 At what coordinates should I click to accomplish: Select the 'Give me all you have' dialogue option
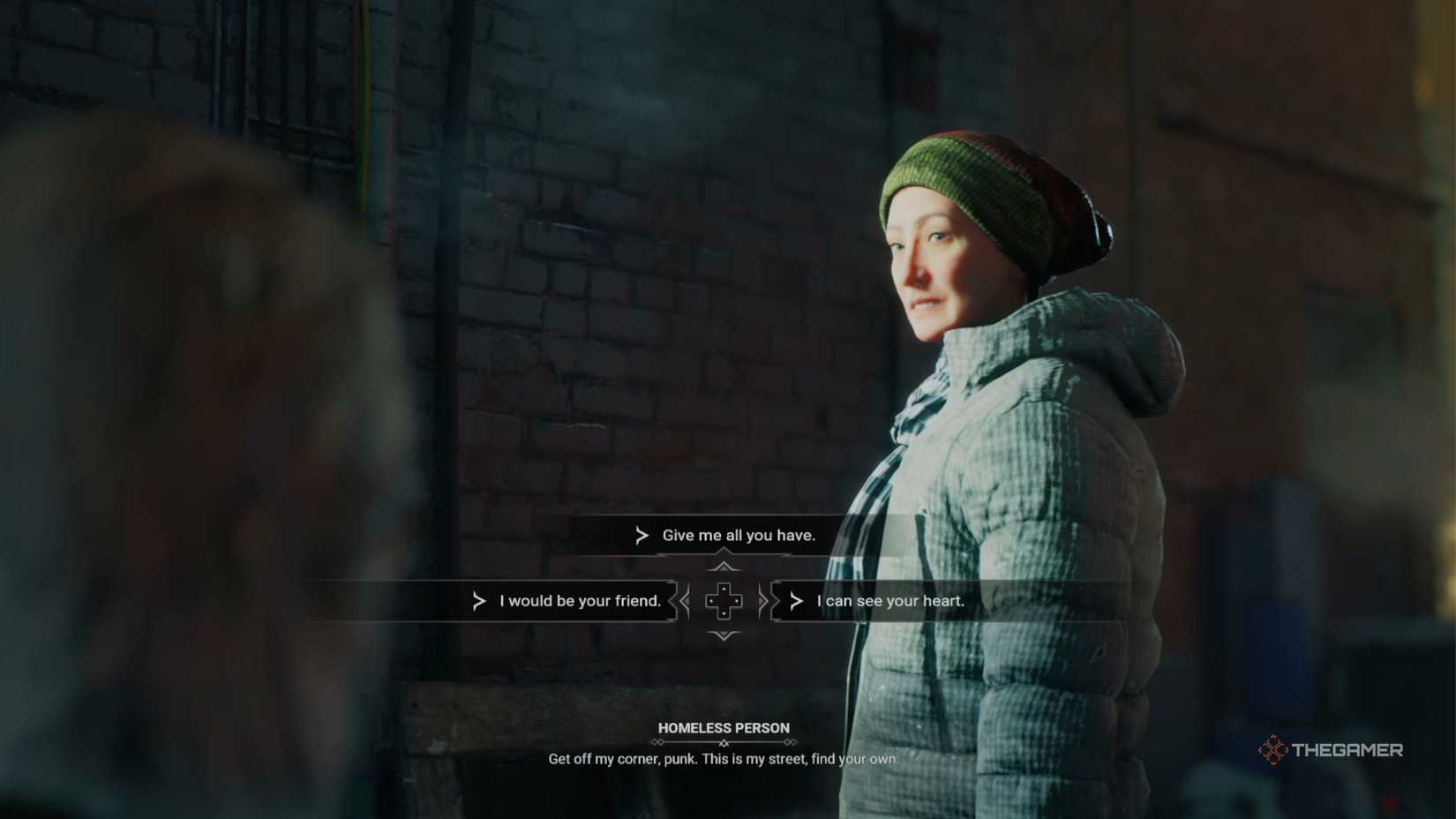coord(736,535)
